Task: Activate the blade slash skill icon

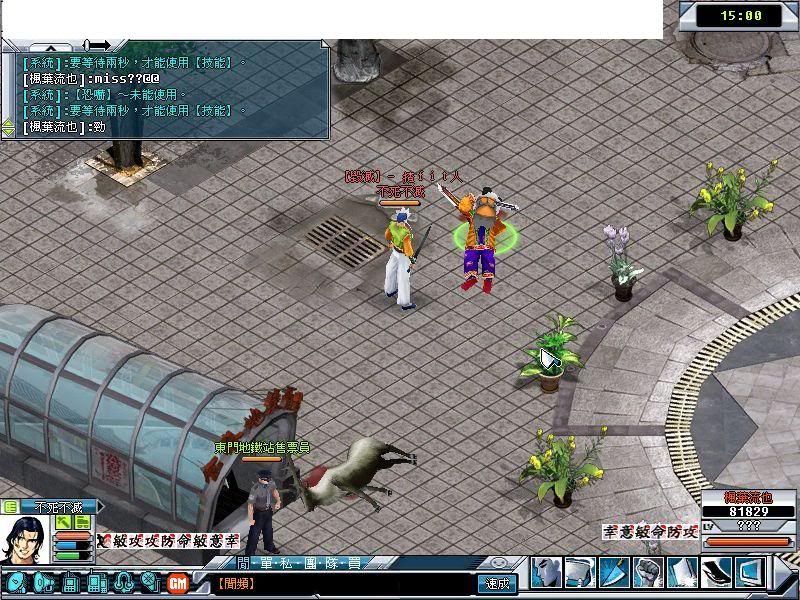Action: tap(613, 572)
